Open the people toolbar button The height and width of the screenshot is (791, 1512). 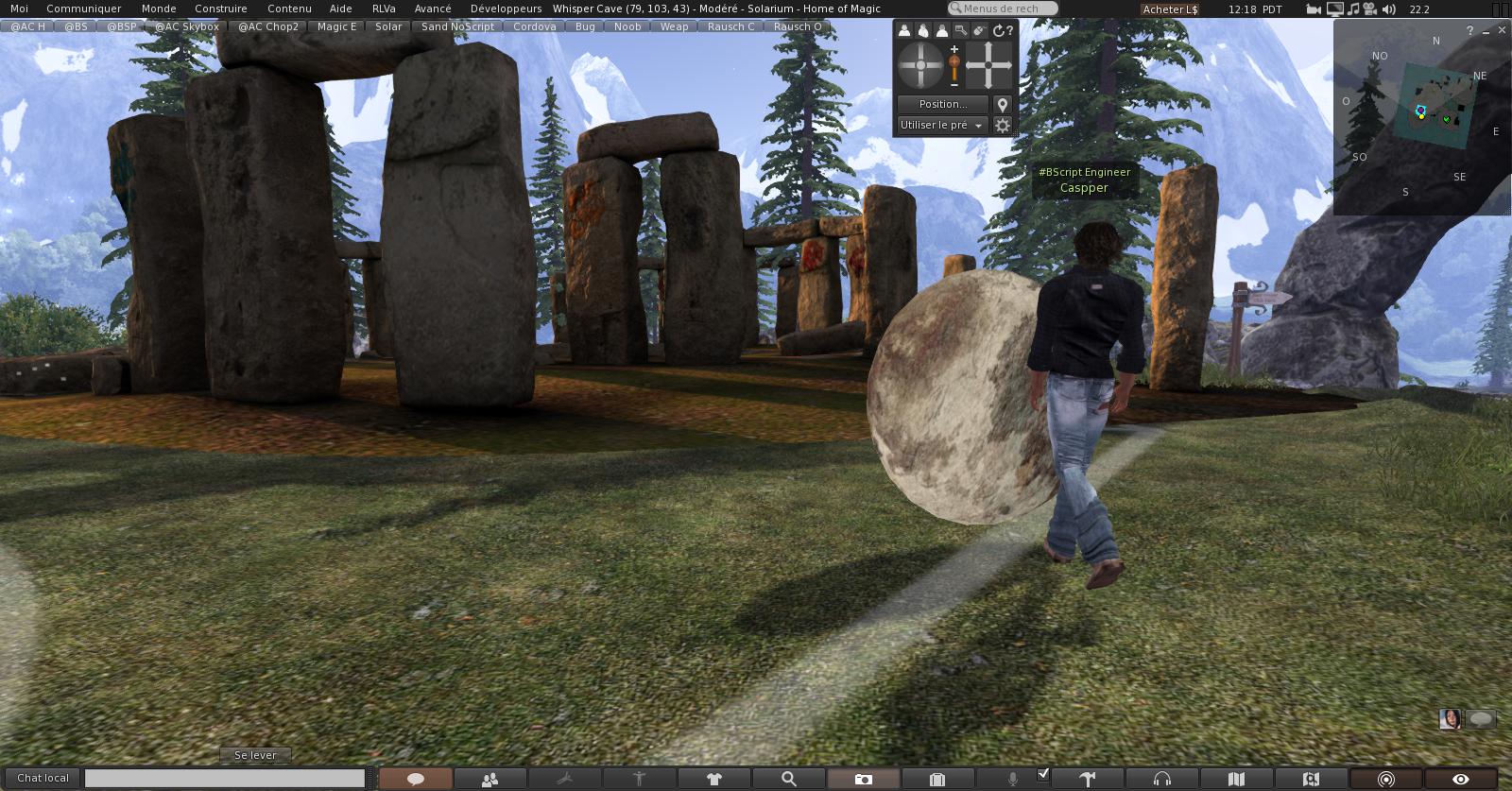[490, 779]
